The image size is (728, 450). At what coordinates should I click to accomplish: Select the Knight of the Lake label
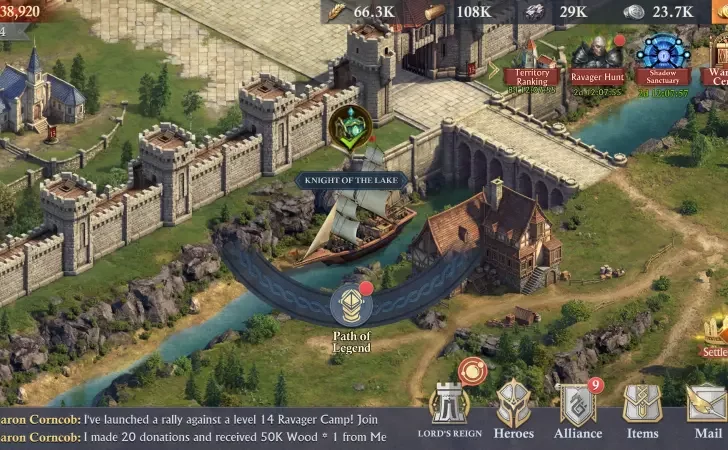(351, 180)
